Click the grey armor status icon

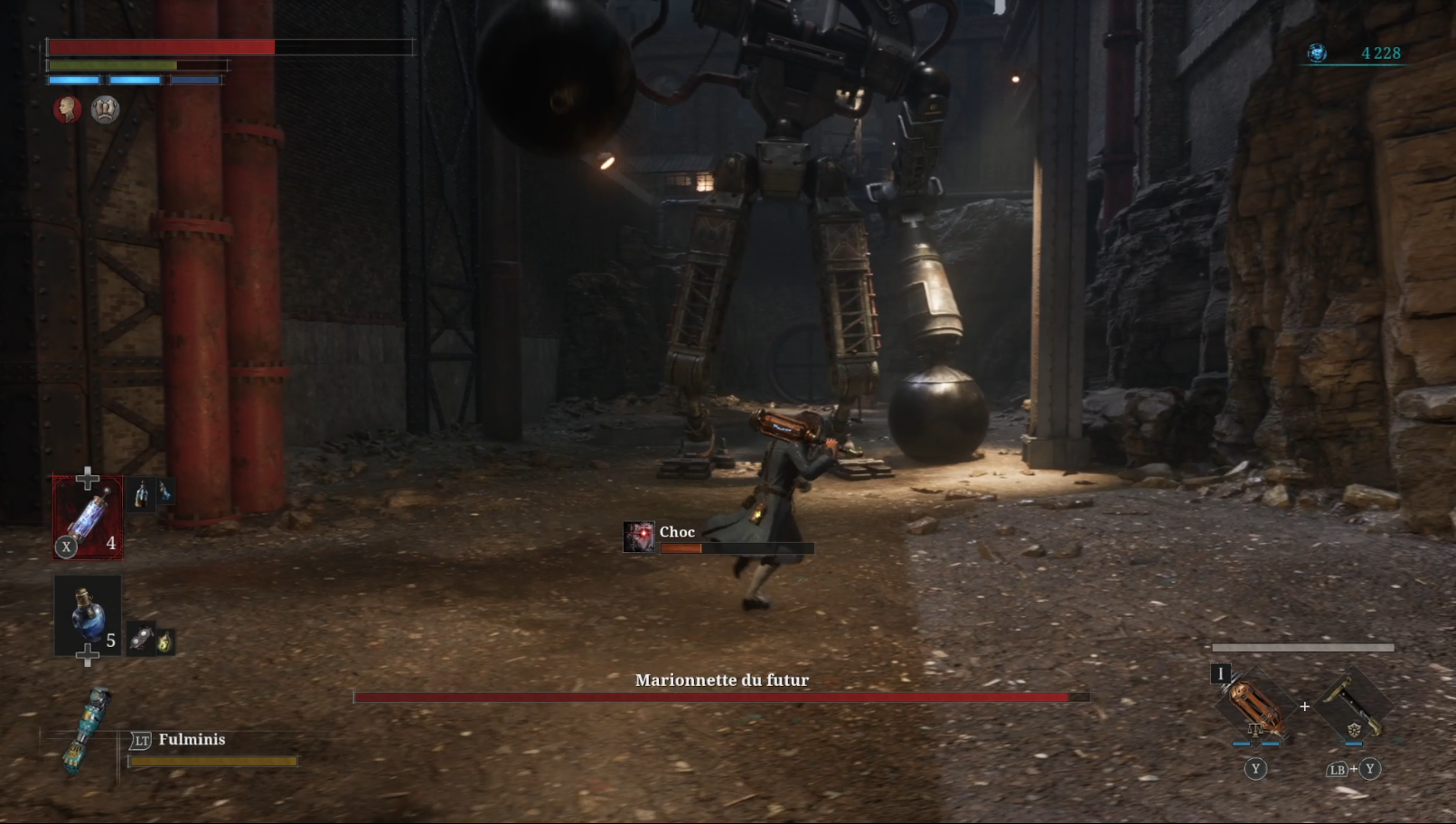point(105,109)
